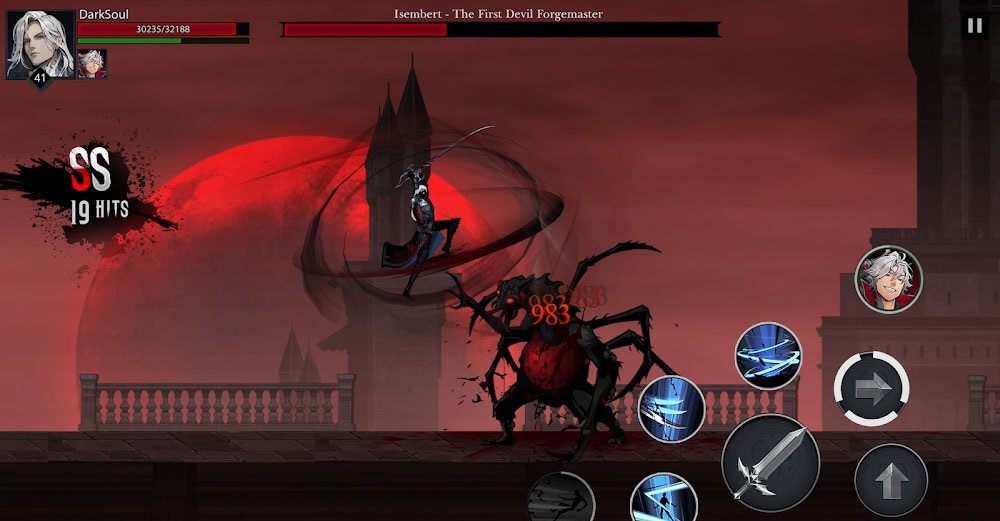The image size is (1000, 521).
Task: Tap the sword basic attack button
Action: pyautogui.click(x=770, y=461)
